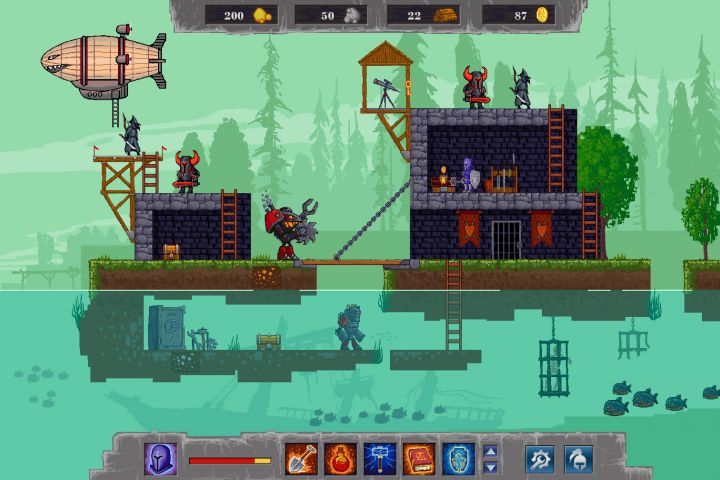The height and width of the screenshot is (480, 720).
Task: Use the red potion ability
Action: [340, 458]
